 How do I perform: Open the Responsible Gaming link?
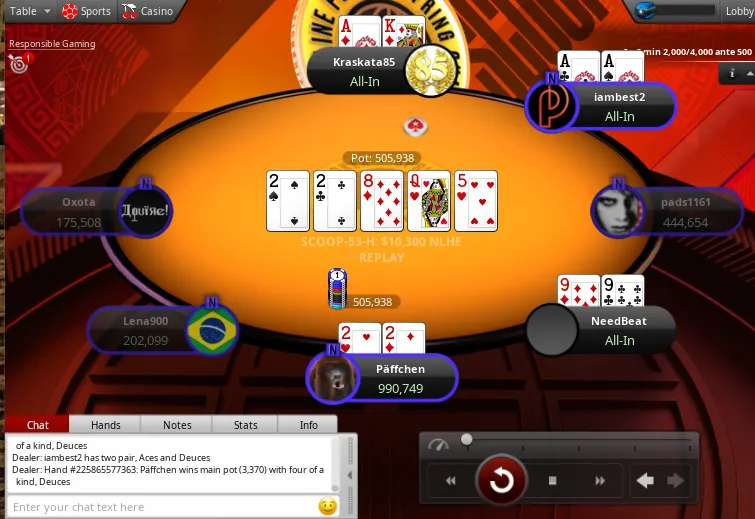[52, 44]
